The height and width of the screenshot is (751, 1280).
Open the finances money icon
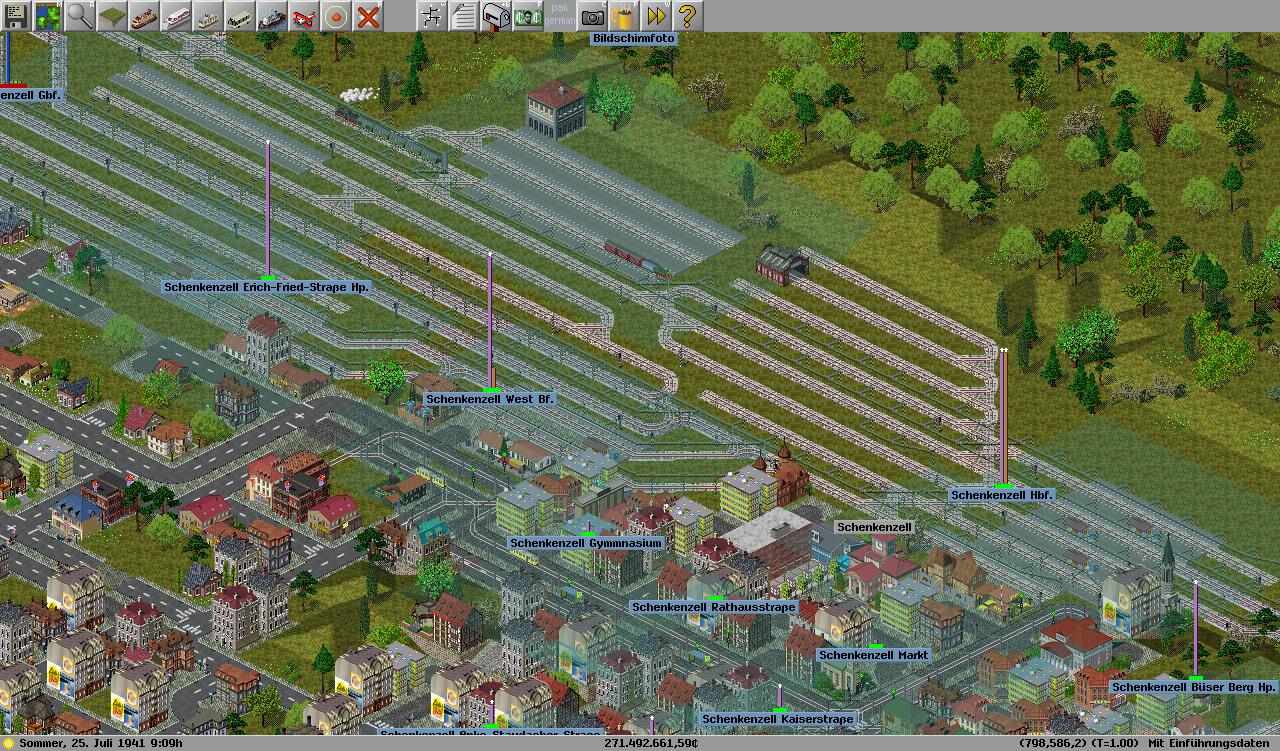pos(528,16)
